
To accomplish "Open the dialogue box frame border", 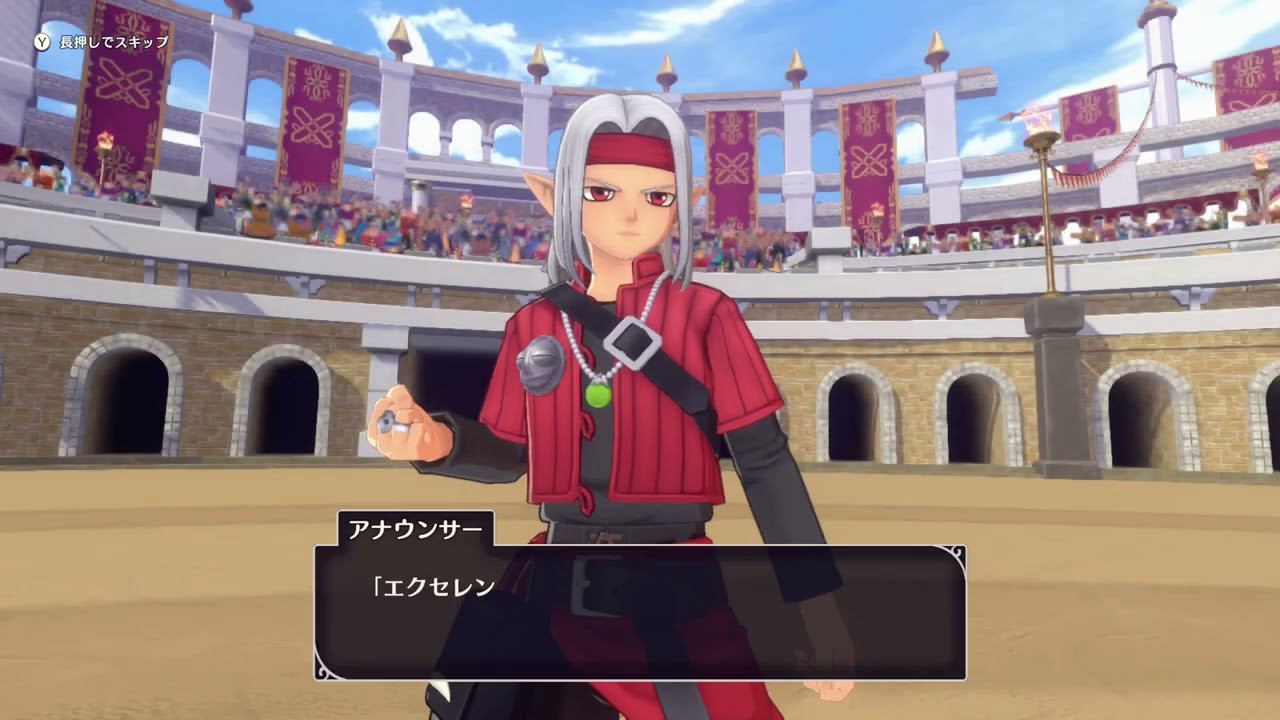I will point(640,548).
